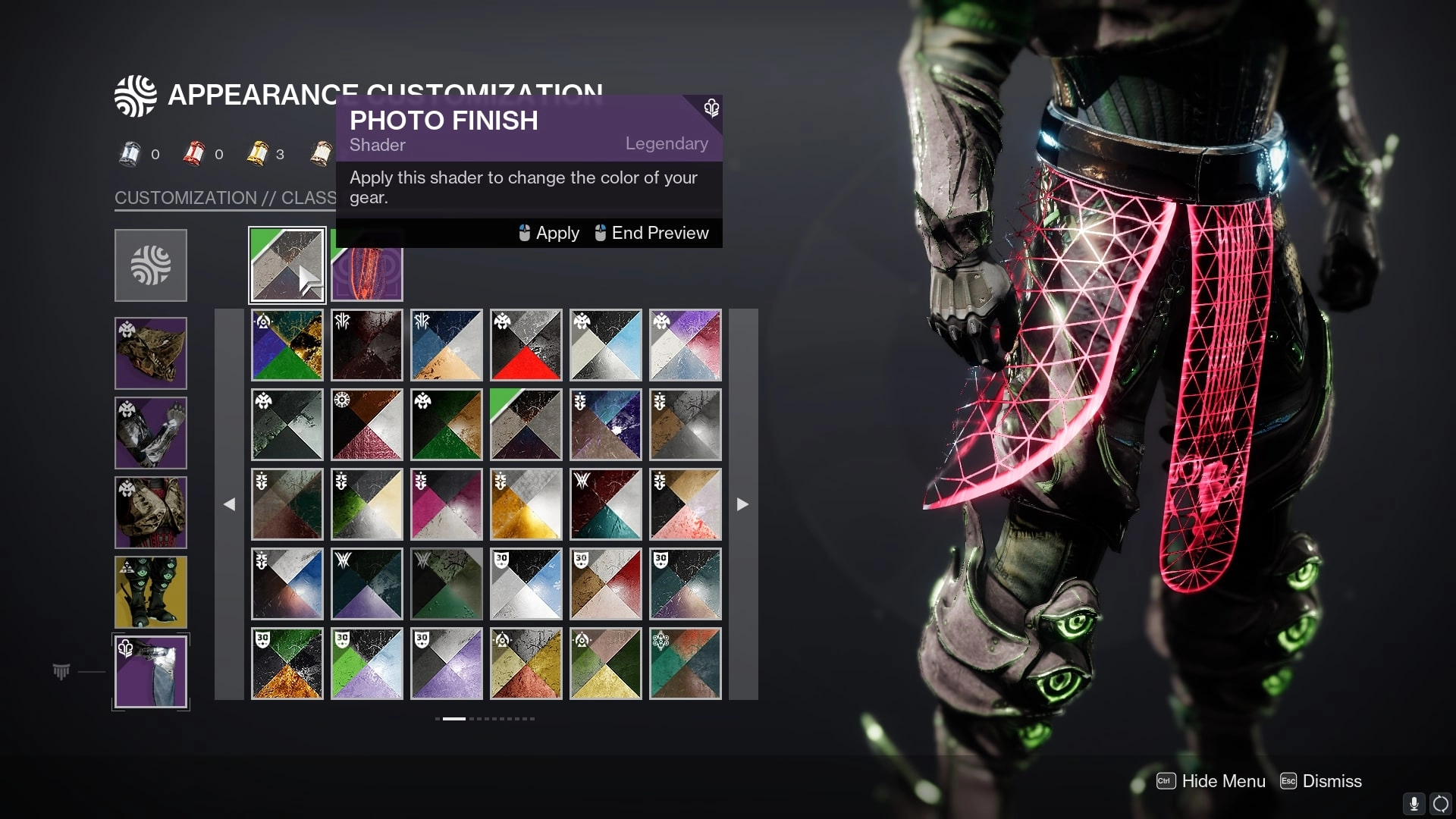Select the class item cloak slot
Image resolution: width=1456 pixels, height=819 pixels.
(x=151, y=672)
